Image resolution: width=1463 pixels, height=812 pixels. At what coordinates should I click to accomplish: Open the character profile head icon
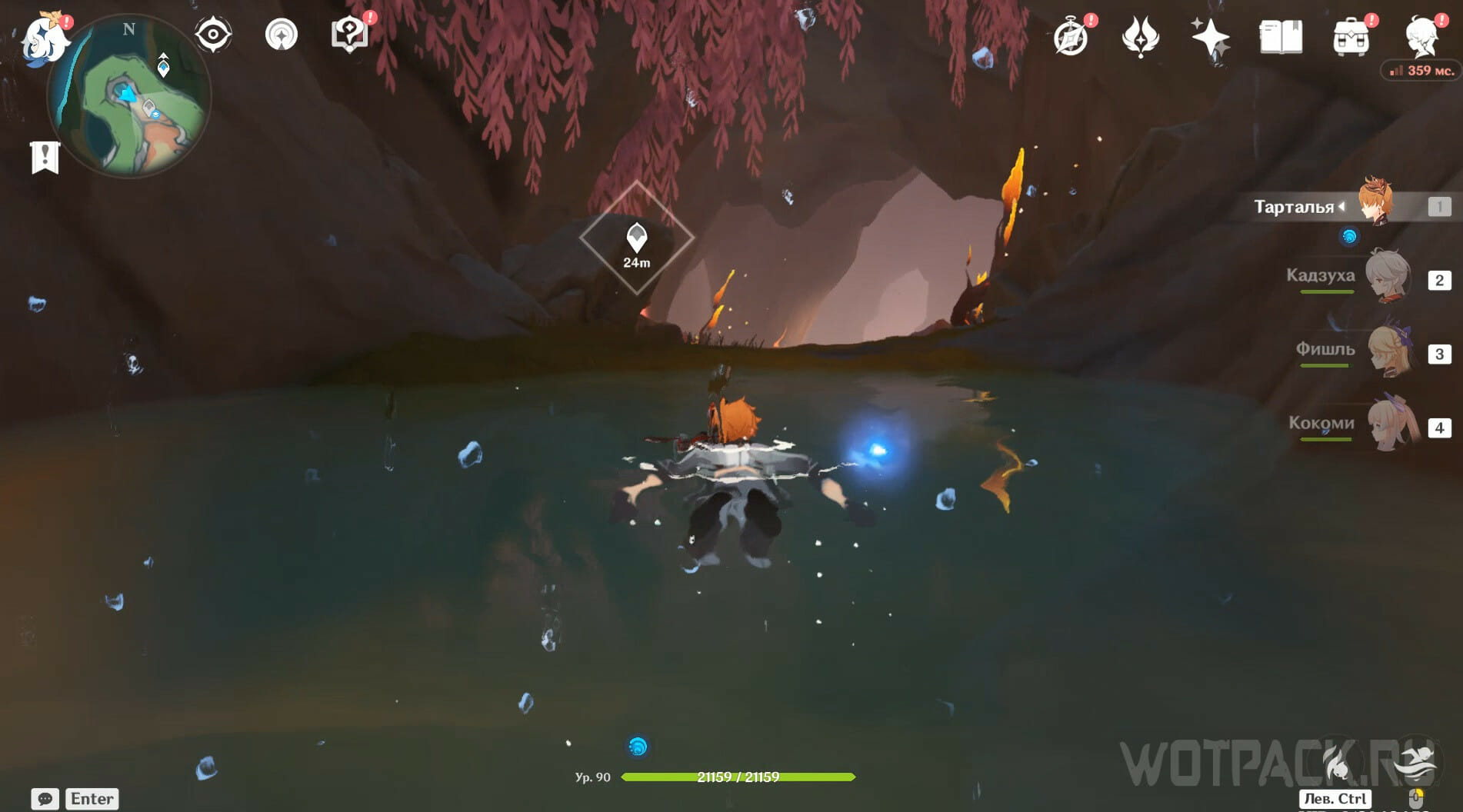coord(1421,37)
